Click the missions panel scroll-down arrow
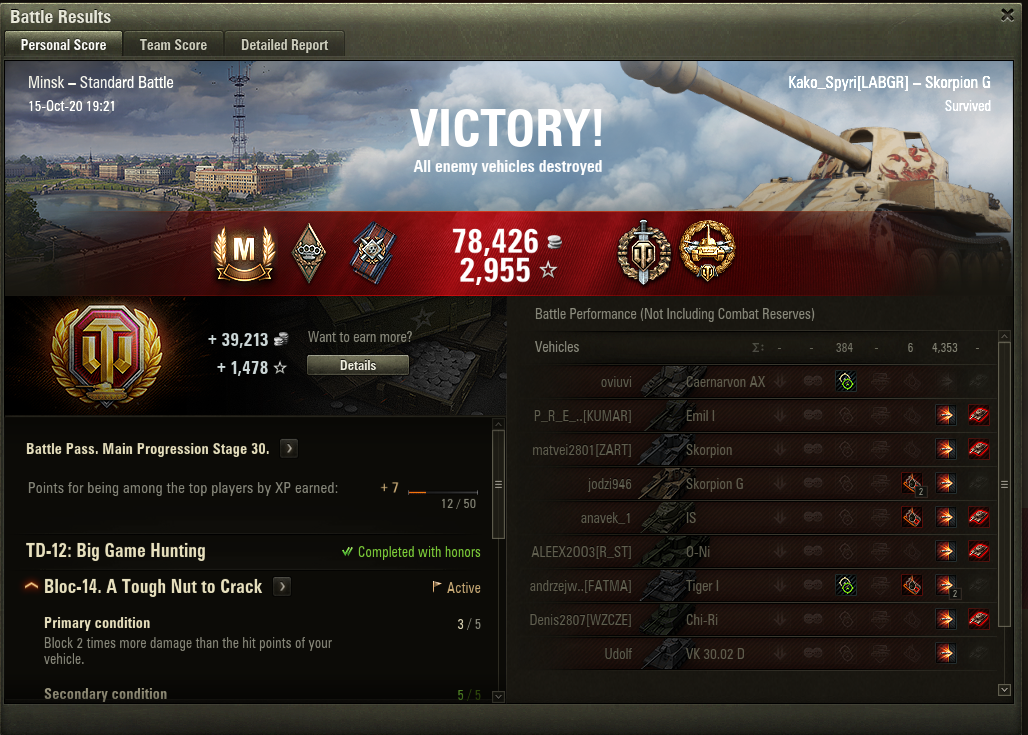The width and height of the screenshot is (1028, 735). (499, 696)
